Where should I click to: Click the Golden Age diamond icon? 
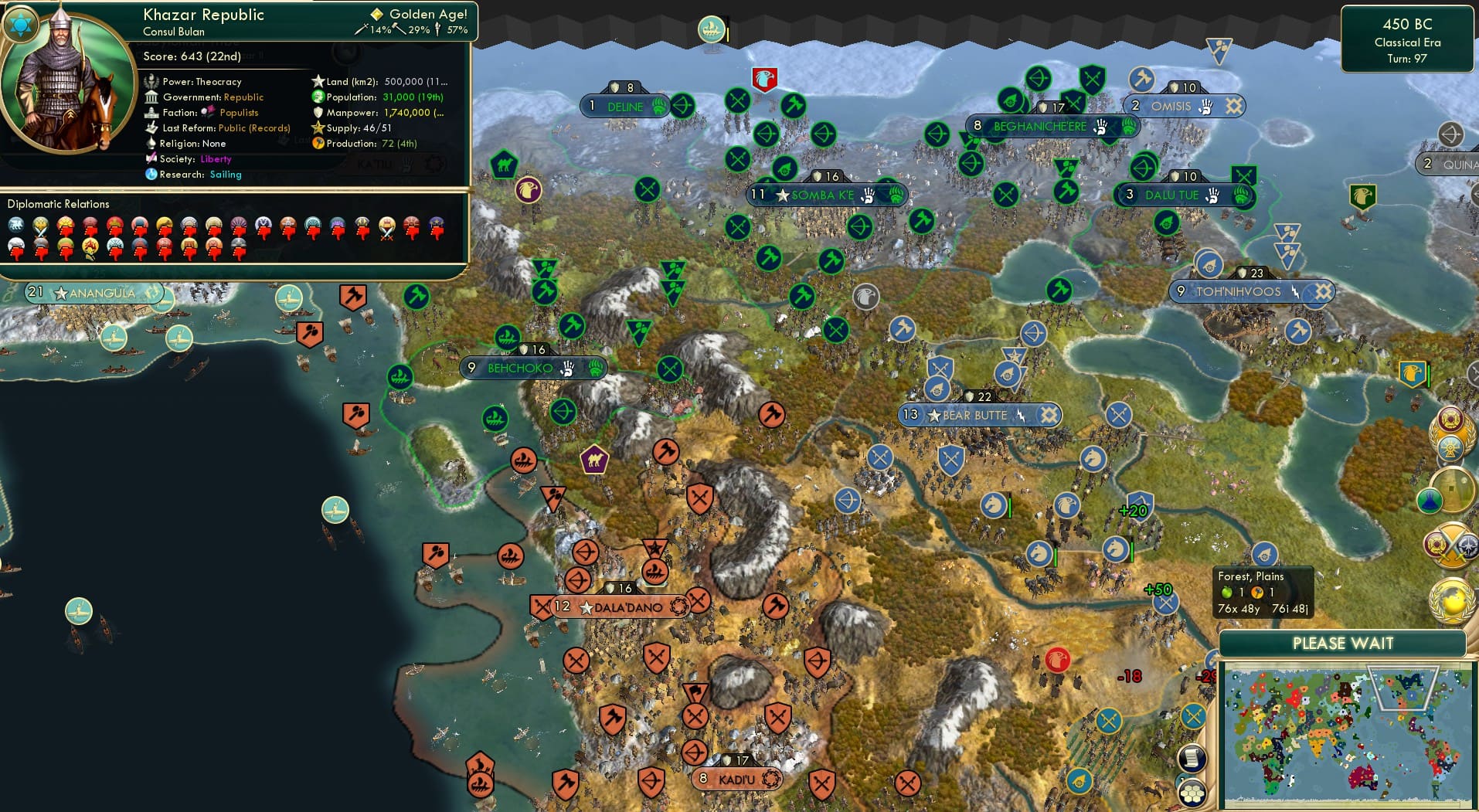coord(376,14)
